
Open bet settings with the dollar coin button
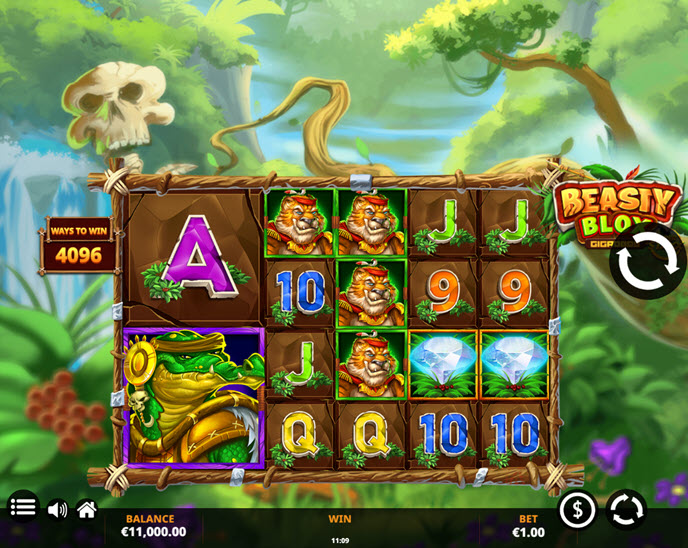(x=577, y=510)
